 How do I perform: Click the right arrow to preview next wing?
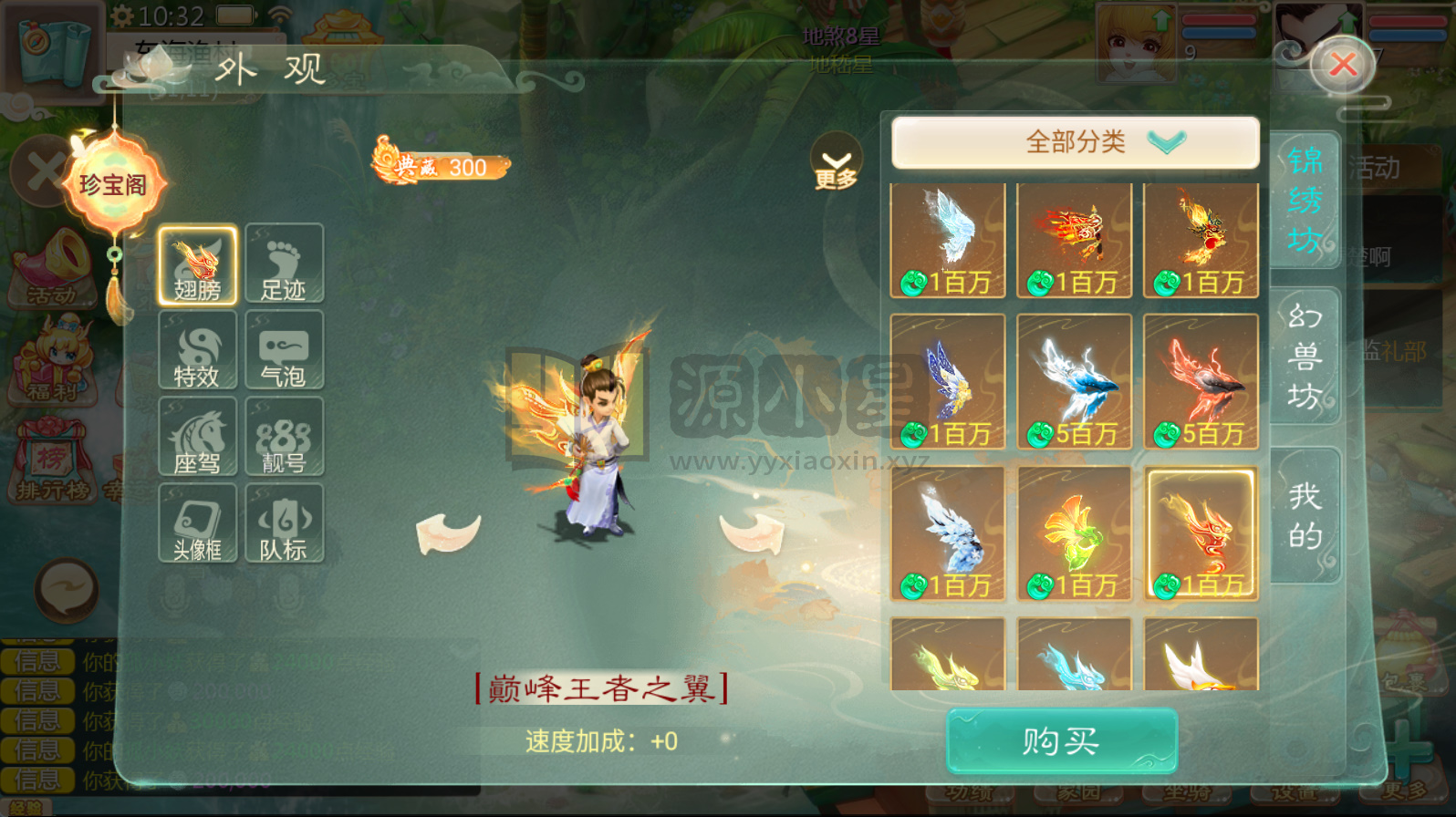point(752,533)
